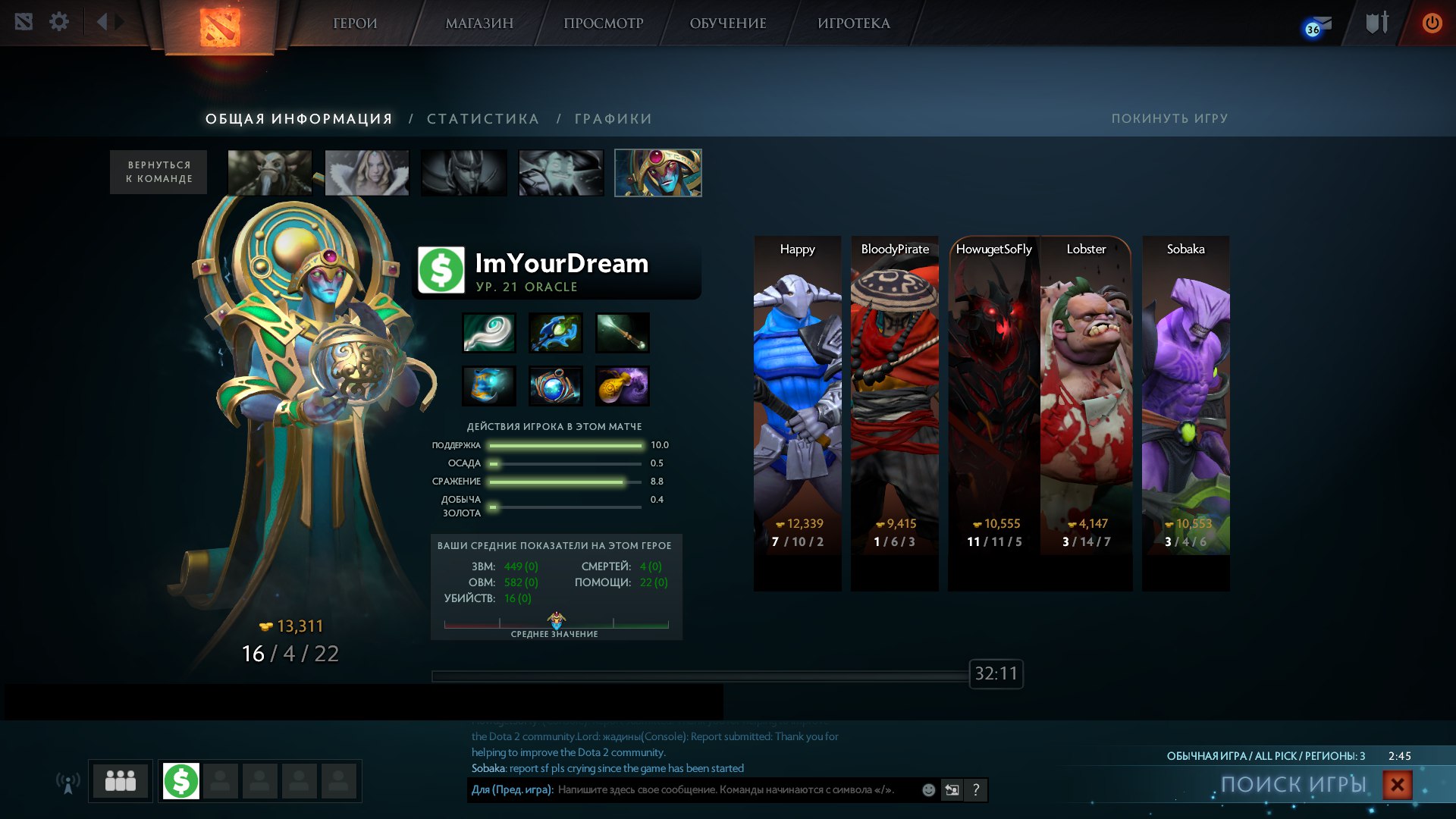Open the party members icon

[121, 780]
